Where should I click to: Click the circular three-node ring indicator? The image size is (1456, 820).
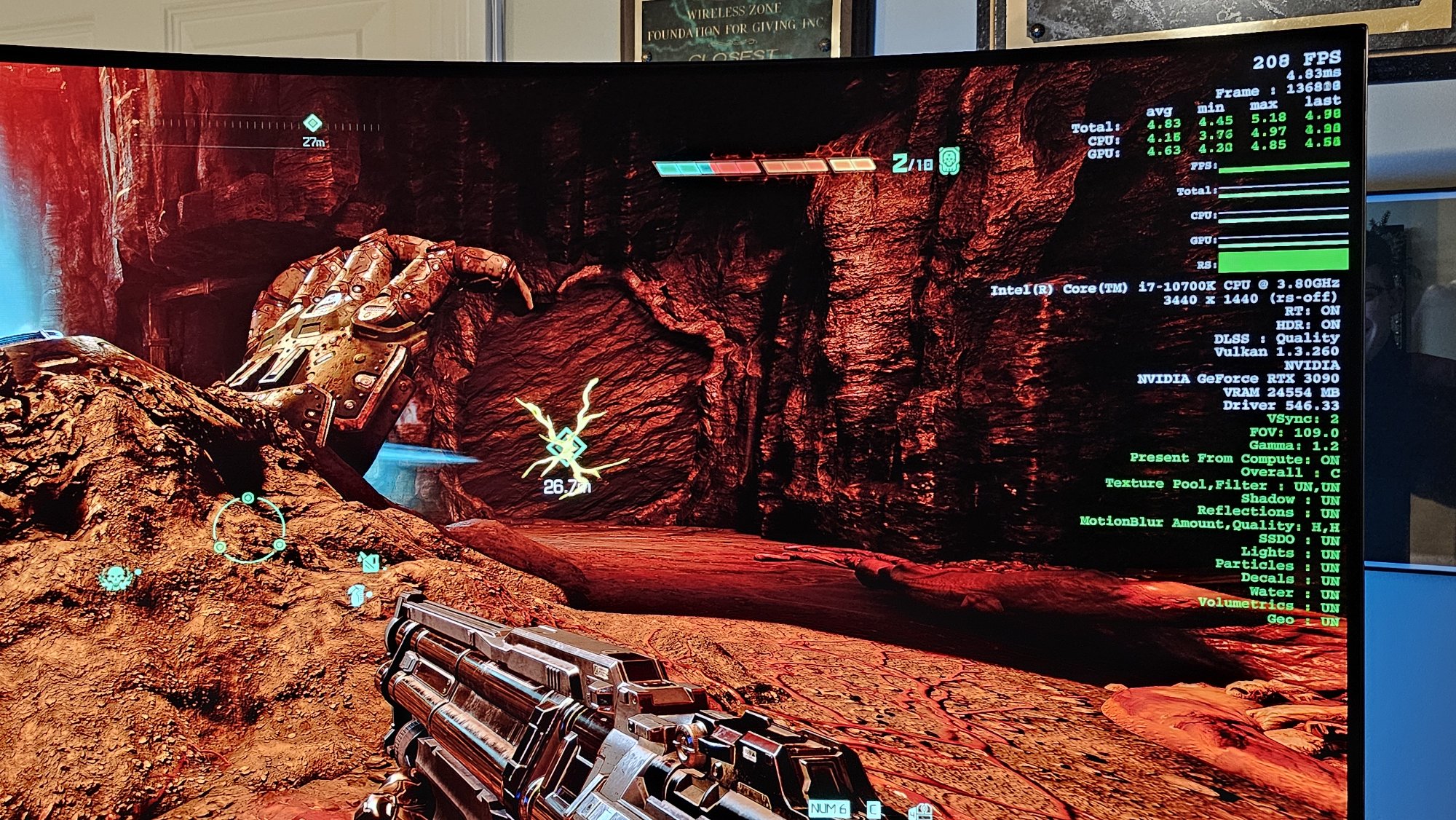click(x=249, y=529)
